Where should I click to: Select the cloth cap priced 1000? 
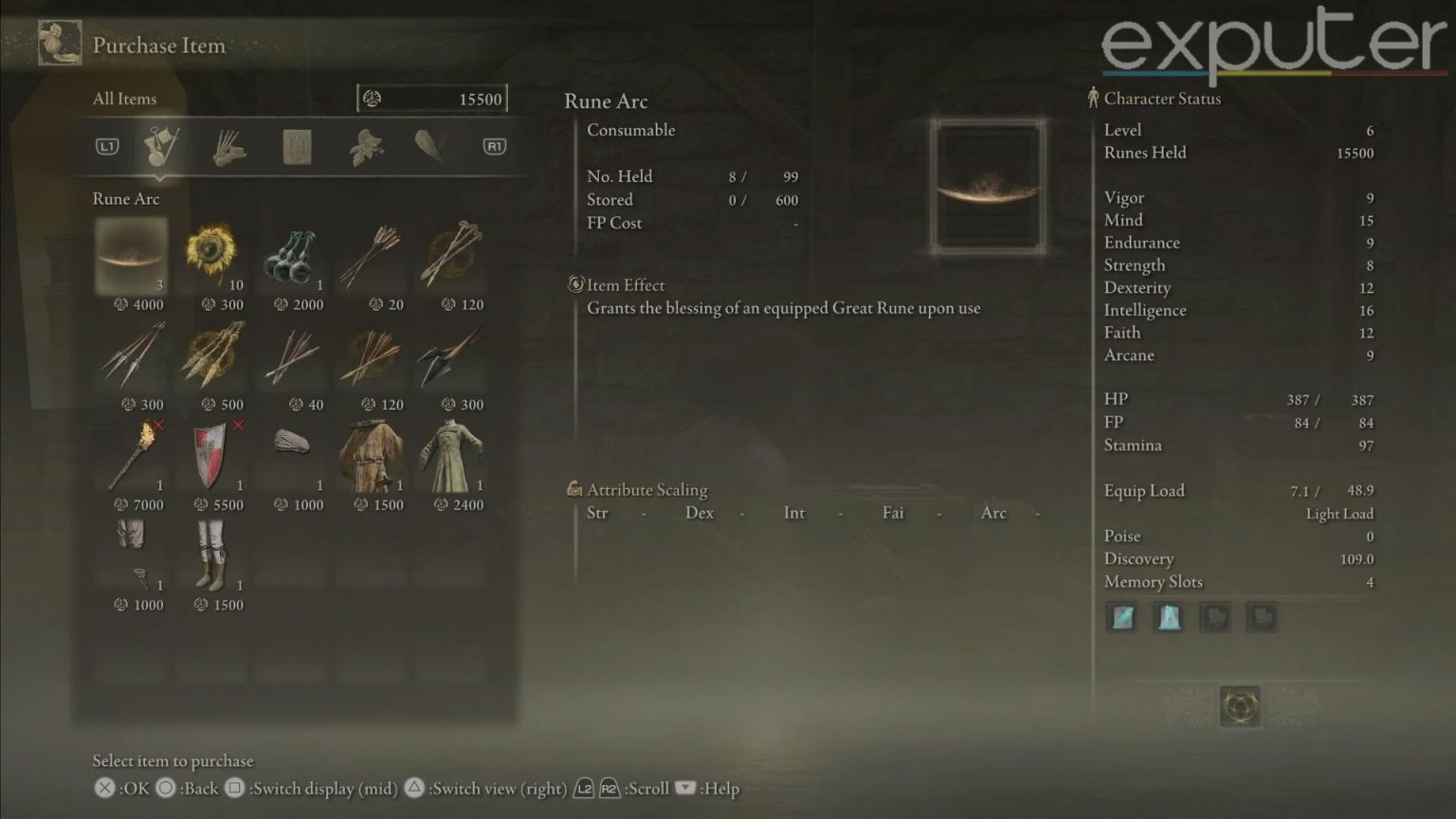click(x=291, y=446)
